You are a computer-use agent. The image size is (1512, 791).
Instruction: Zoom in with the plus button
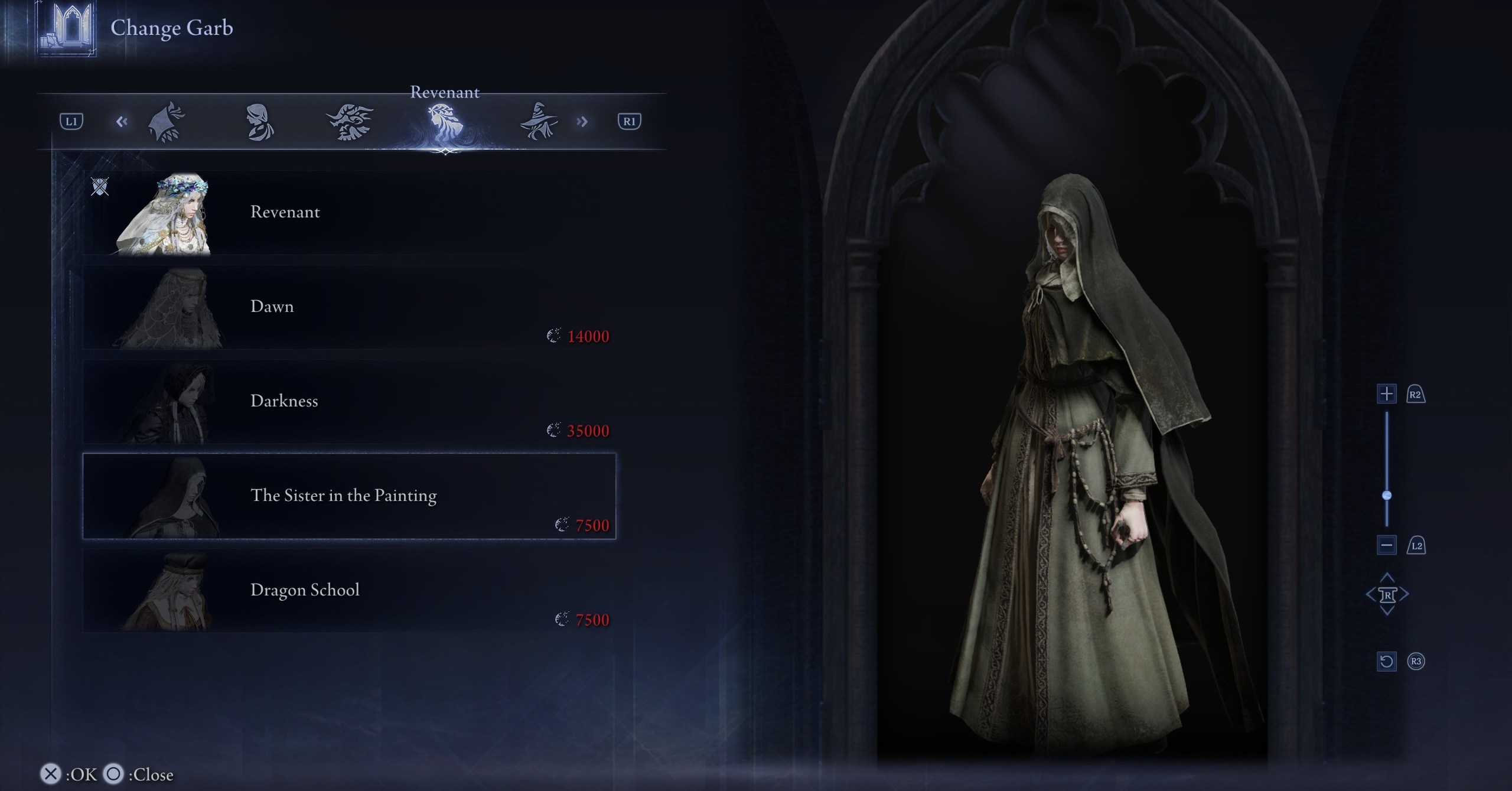(x=1386, y=394)
